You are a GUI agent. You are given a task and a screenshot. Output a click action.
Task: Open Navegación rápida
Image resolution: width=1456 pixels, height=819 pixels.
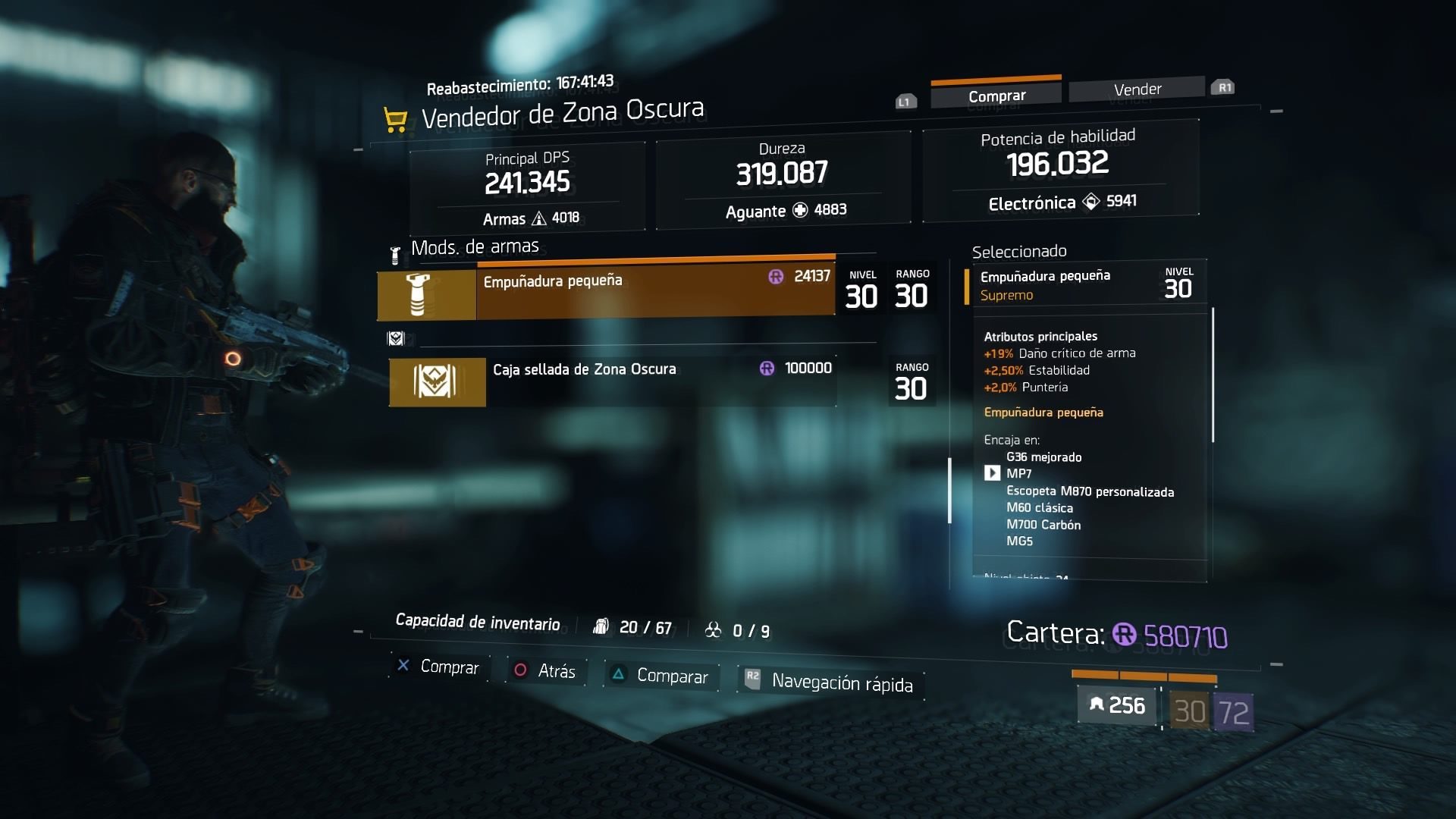tap(831, 682)
